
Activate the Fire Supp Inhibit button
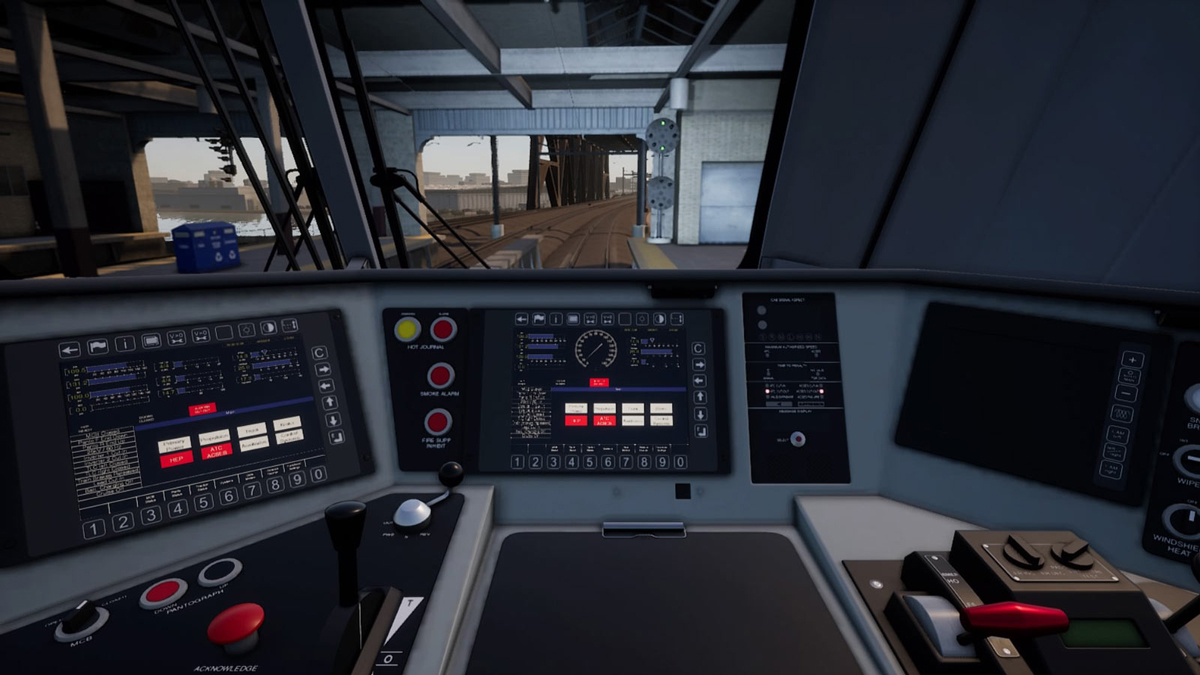click(438, 422)
